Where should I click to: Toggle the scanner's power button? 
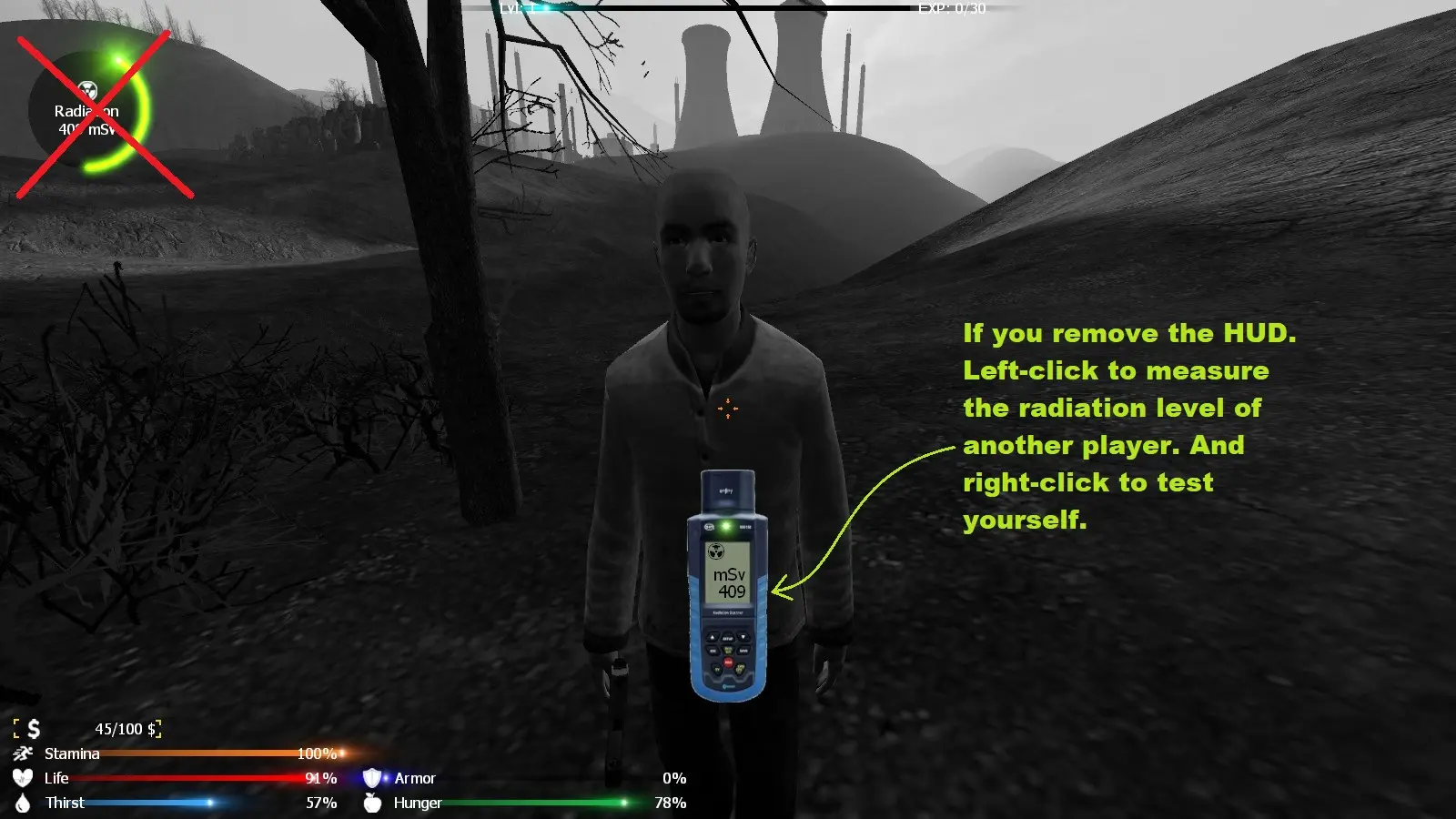(727, 662)
